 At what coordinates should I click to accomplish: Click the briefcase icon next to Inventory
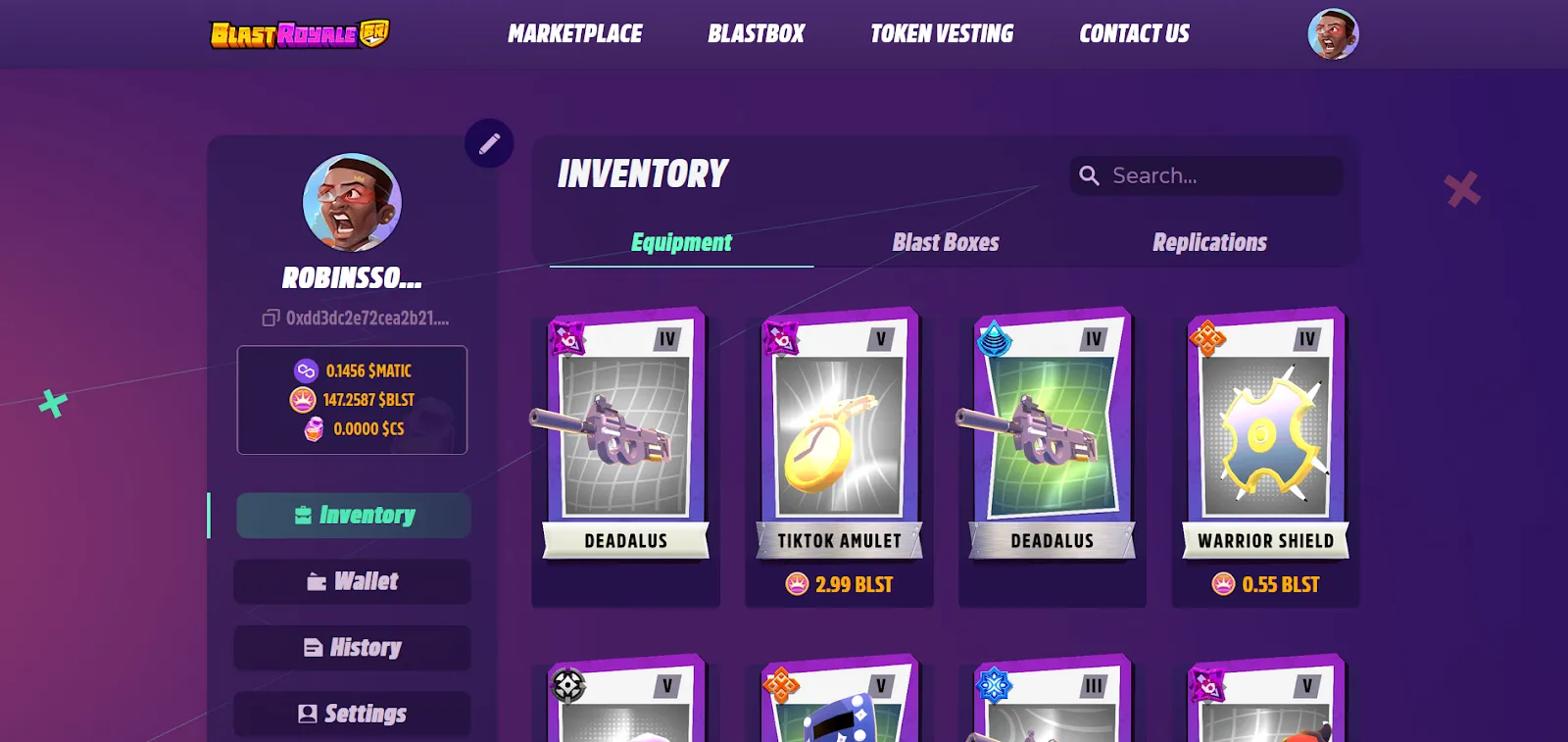(x=303, y=515)
